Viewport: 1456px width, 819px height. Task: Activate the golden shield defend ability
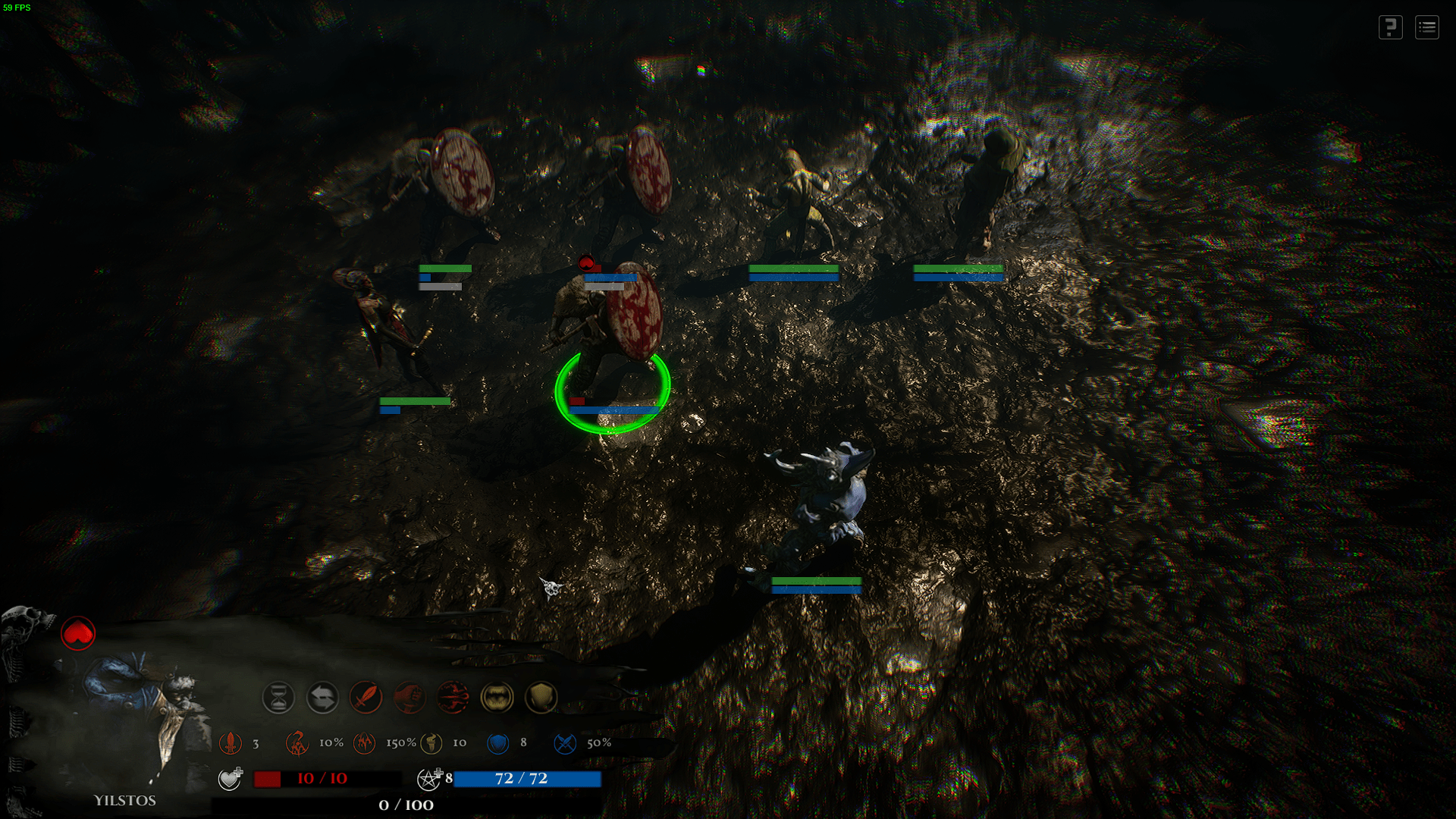541,697
